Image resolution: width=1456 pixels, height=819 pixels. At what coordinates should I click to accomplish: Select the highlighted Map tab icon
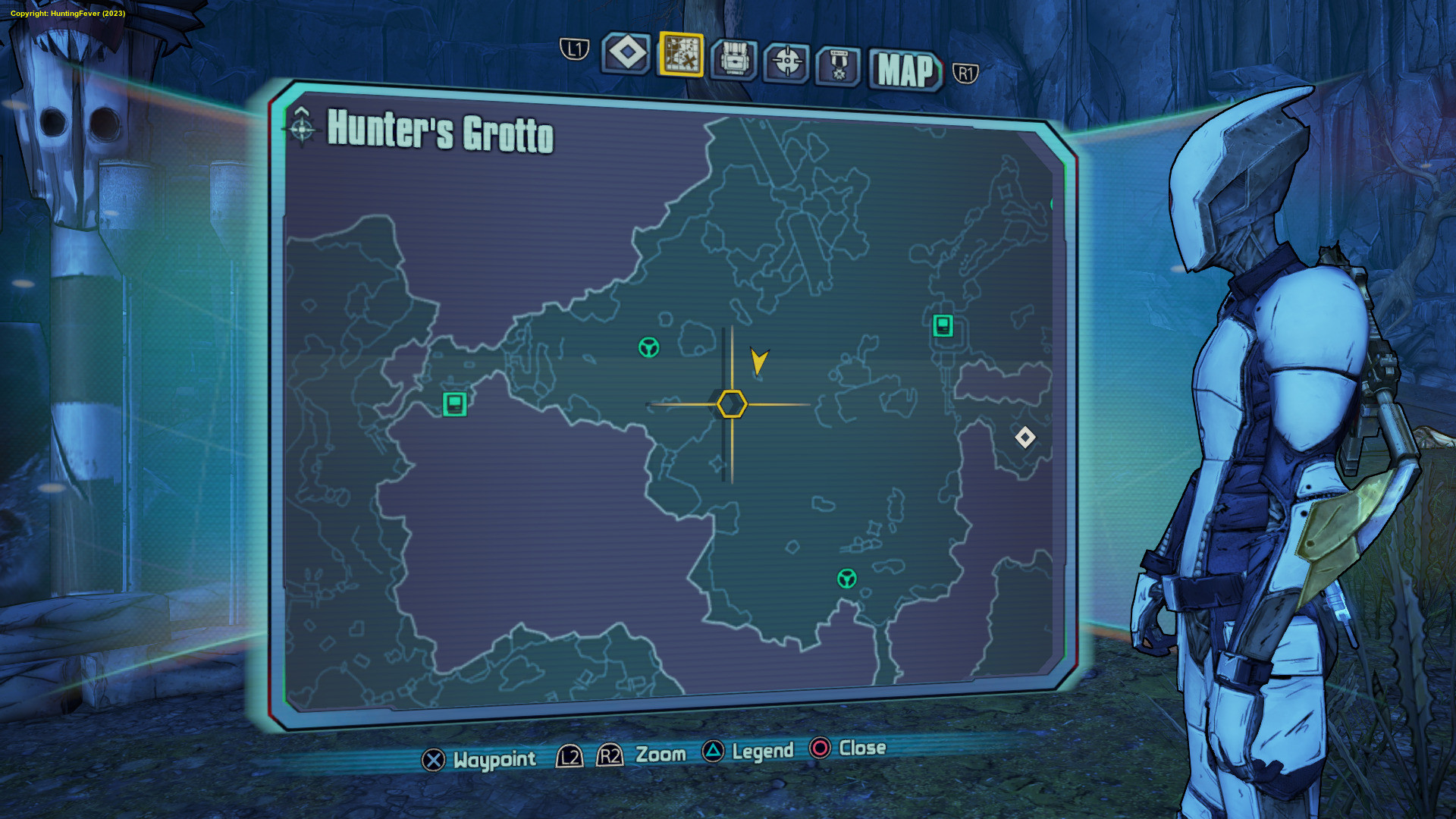(x=681, y=55)
